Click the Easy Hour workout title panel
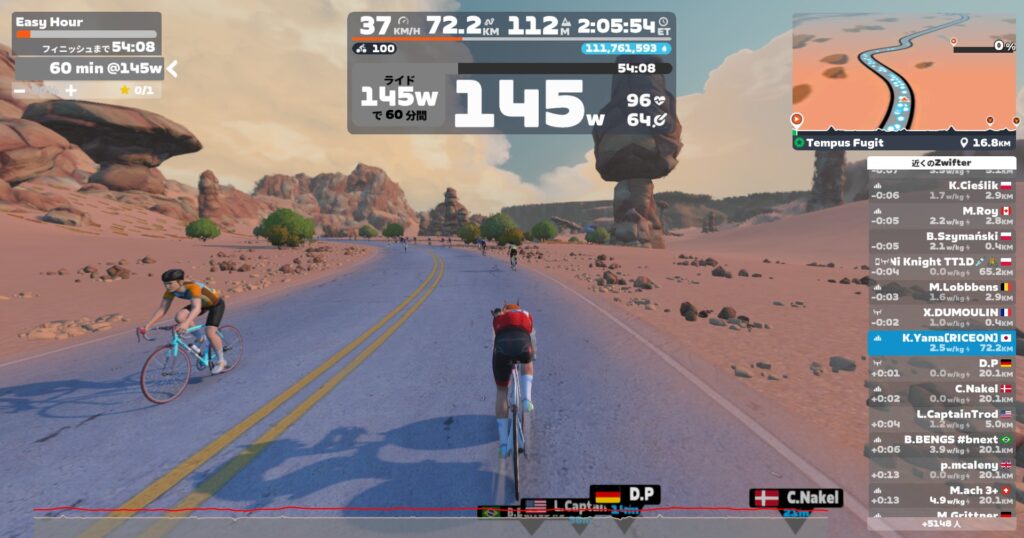This screenshot has height=538, width=1024. tap(87, 33)
